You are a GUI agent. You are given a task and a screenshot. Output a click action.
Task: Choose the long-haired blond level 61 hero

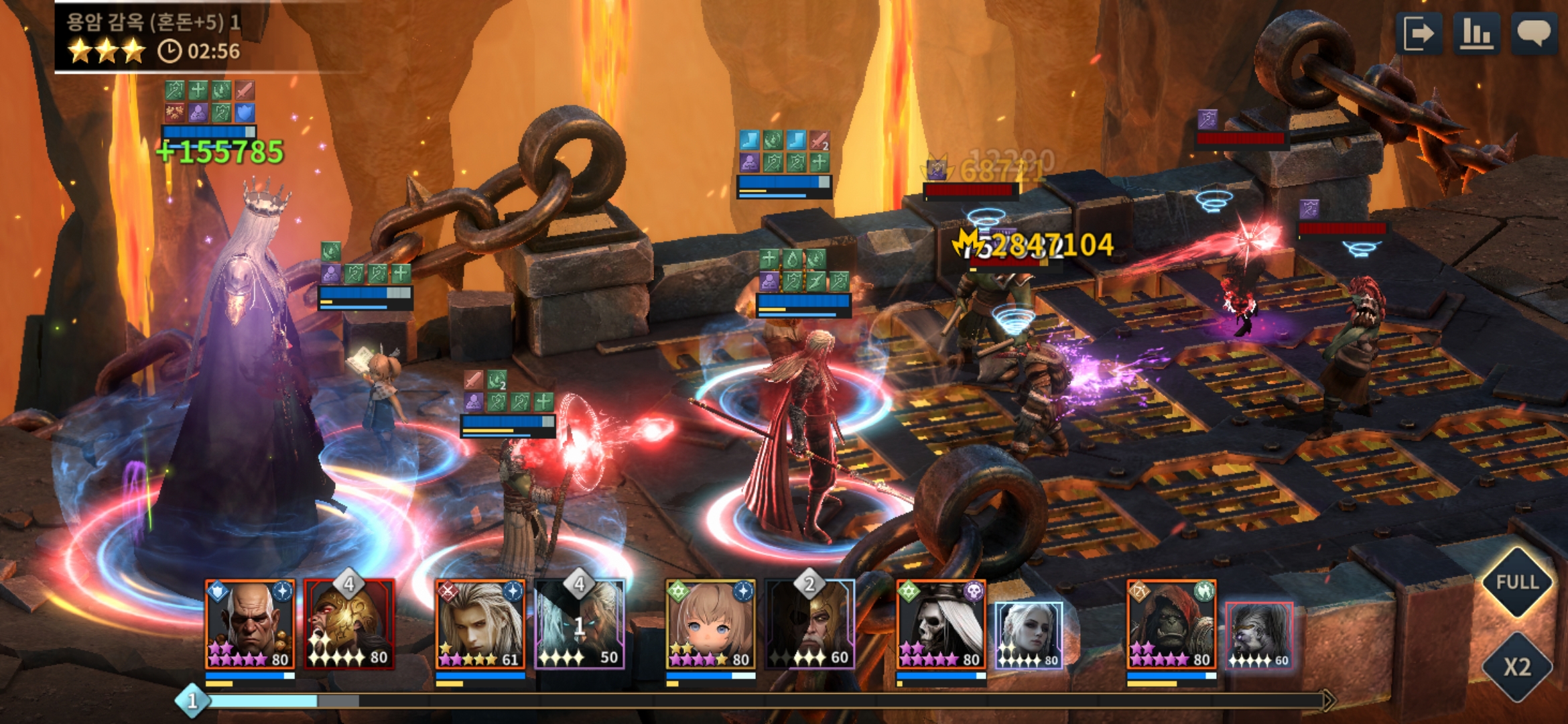click(x=480, y=624)
